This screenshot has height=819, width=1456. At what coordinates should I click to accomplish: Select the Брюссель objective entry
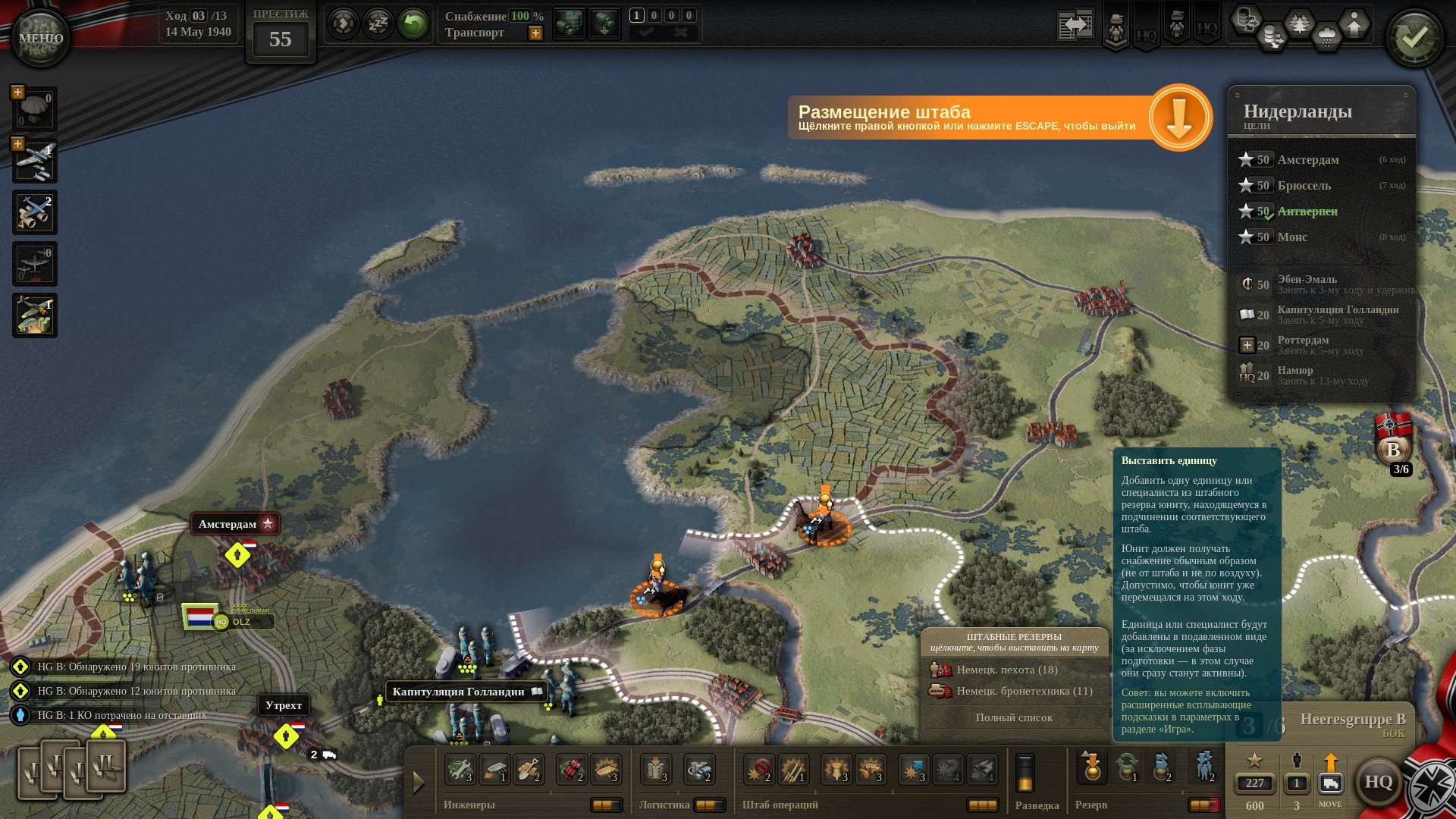pos(1304,186)
